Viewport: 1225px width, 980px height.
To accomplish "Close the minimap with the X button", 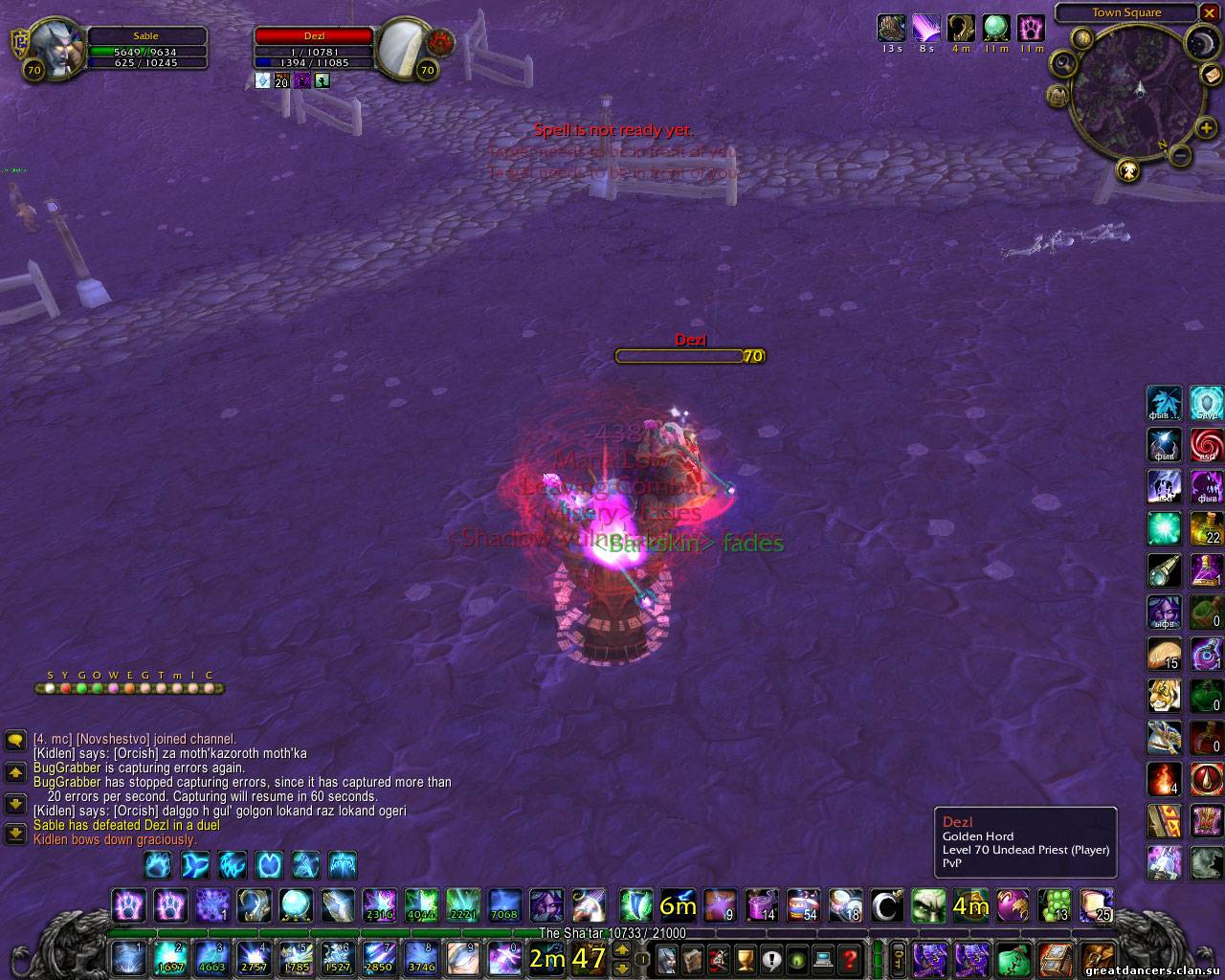I will click(1211, 12).
